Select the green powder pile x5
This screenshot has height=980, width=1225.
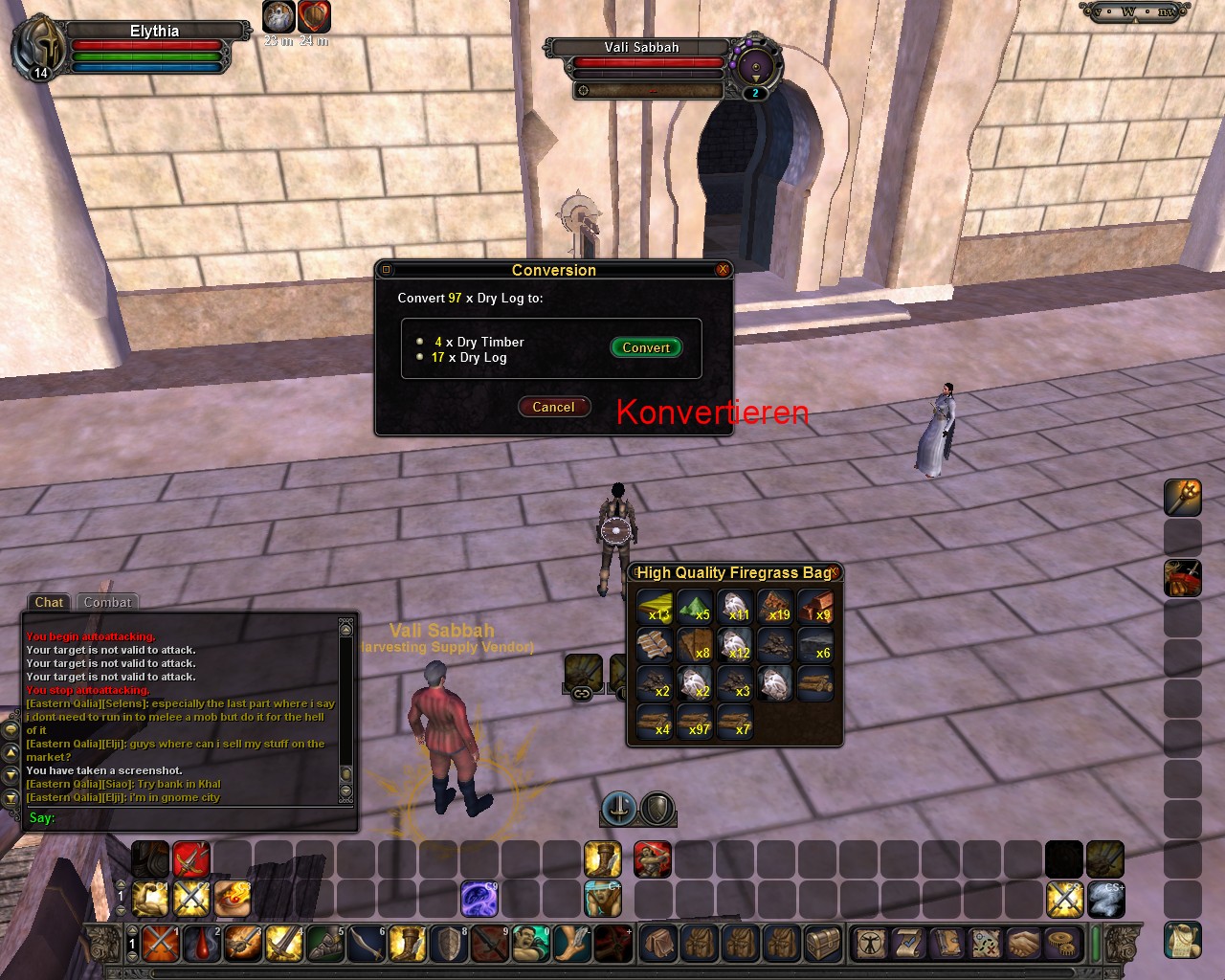coord(695,606)
